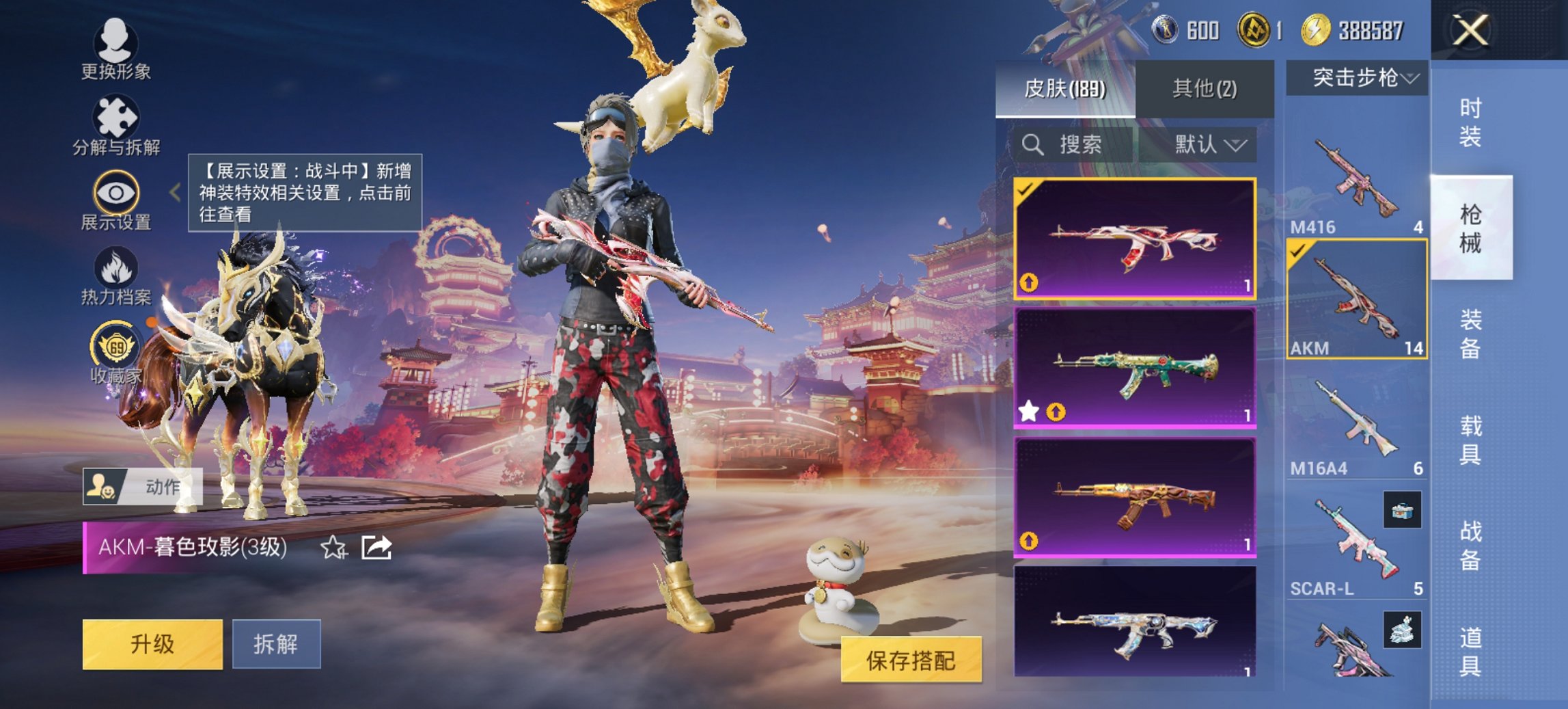Open the 默认 sorting dropdown

(1209, 145)
